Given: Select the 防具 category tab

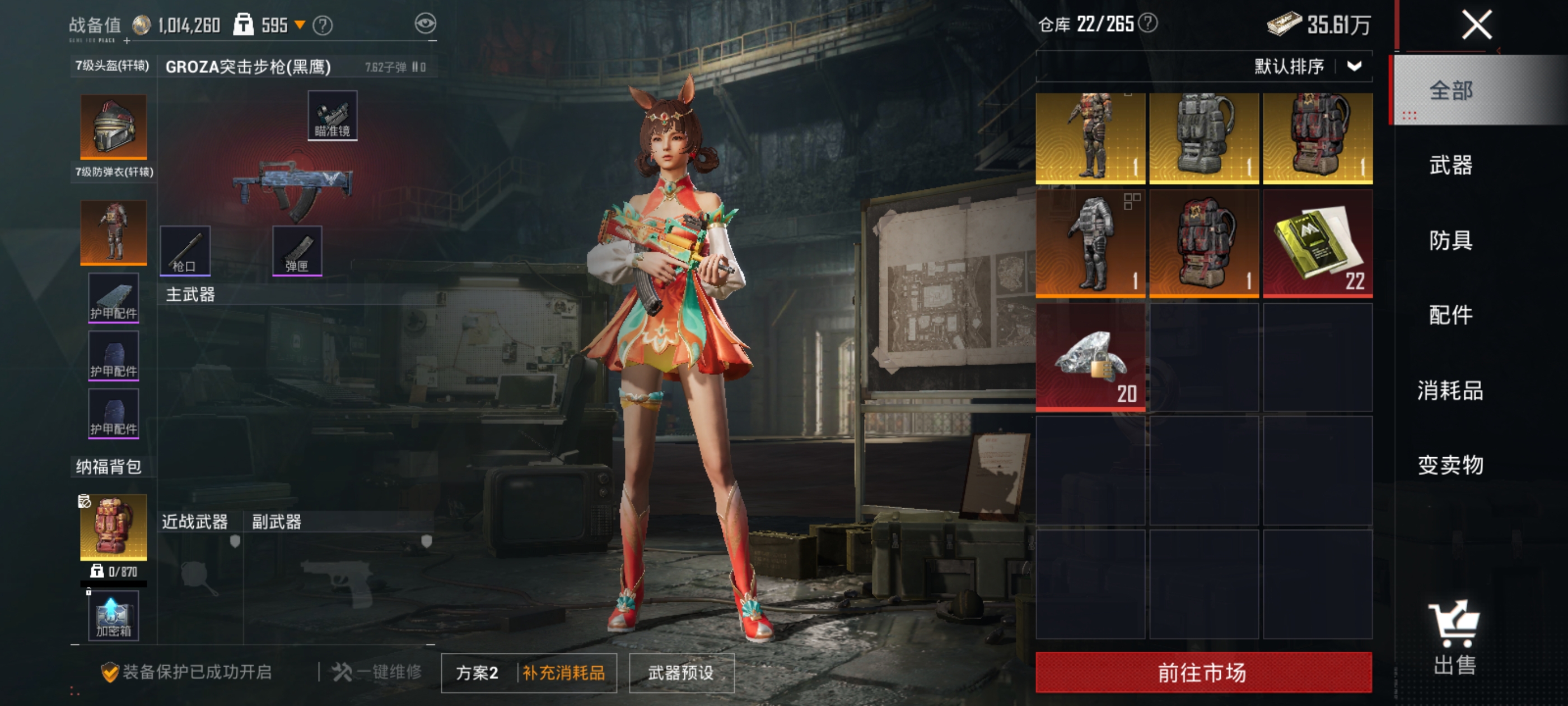Looking at the screenshot, I should (x=1450, y=240).
